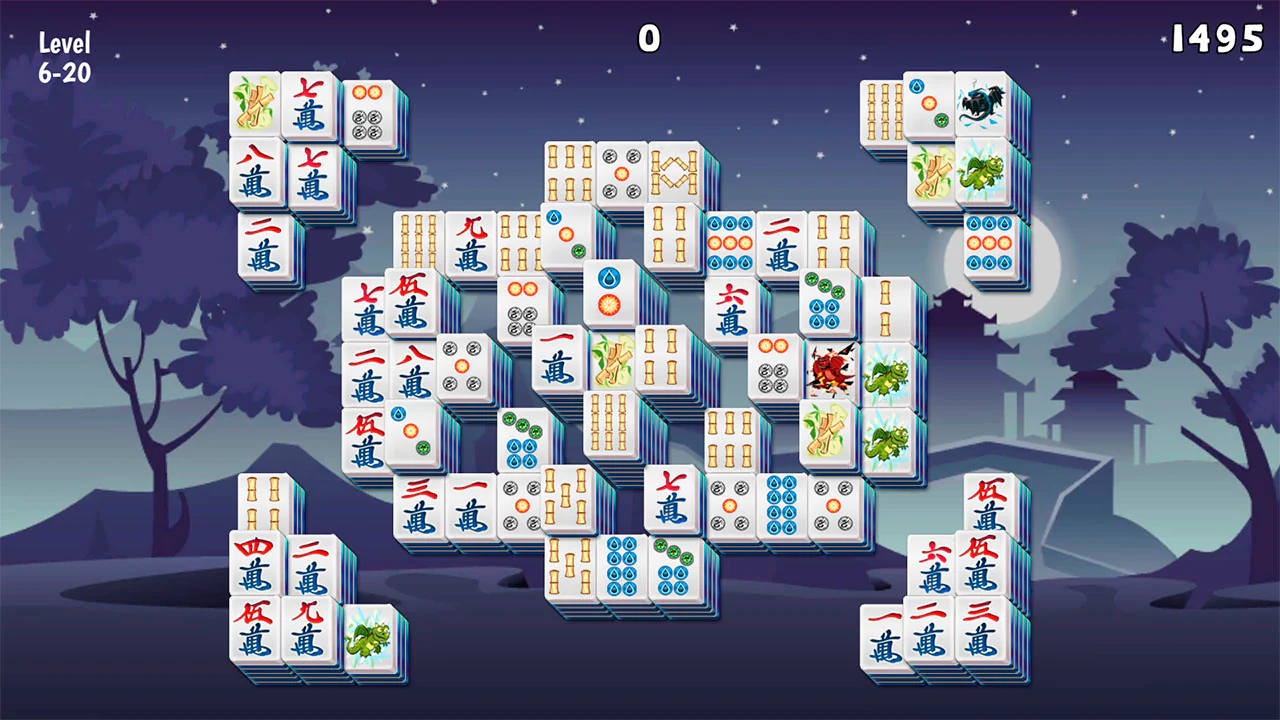Select the bamboo flower tile in the top-left corner
This screenshot has height=720, width=1280.
255,102
